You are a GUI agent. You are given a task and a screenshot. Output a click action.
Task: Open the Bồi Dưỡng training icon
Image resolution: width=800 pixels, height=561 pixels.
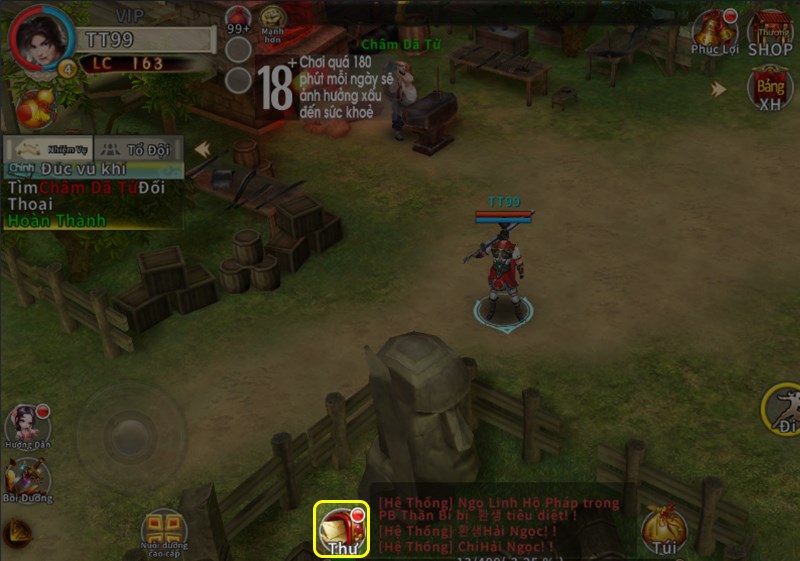tap(27, 480)
